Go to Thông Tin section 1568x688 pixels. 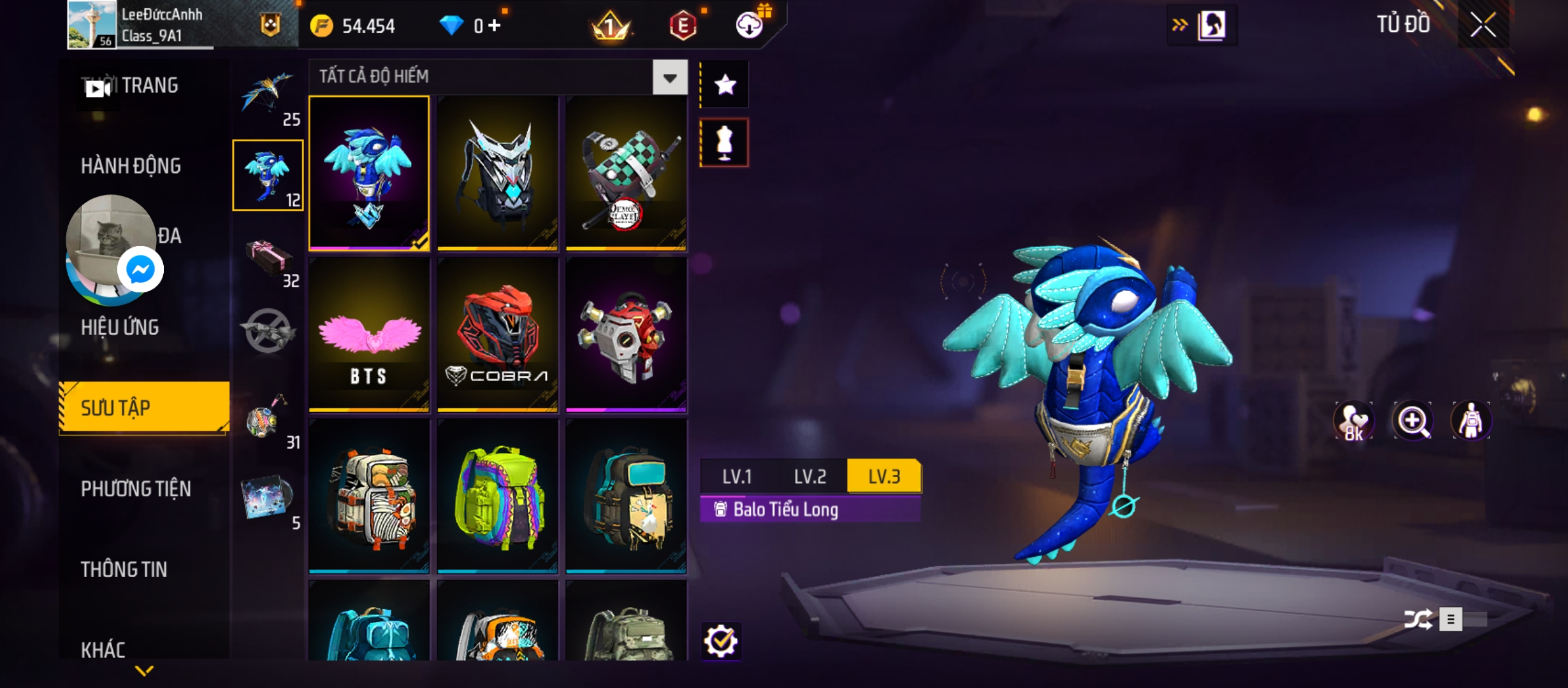tap(124, 570)
